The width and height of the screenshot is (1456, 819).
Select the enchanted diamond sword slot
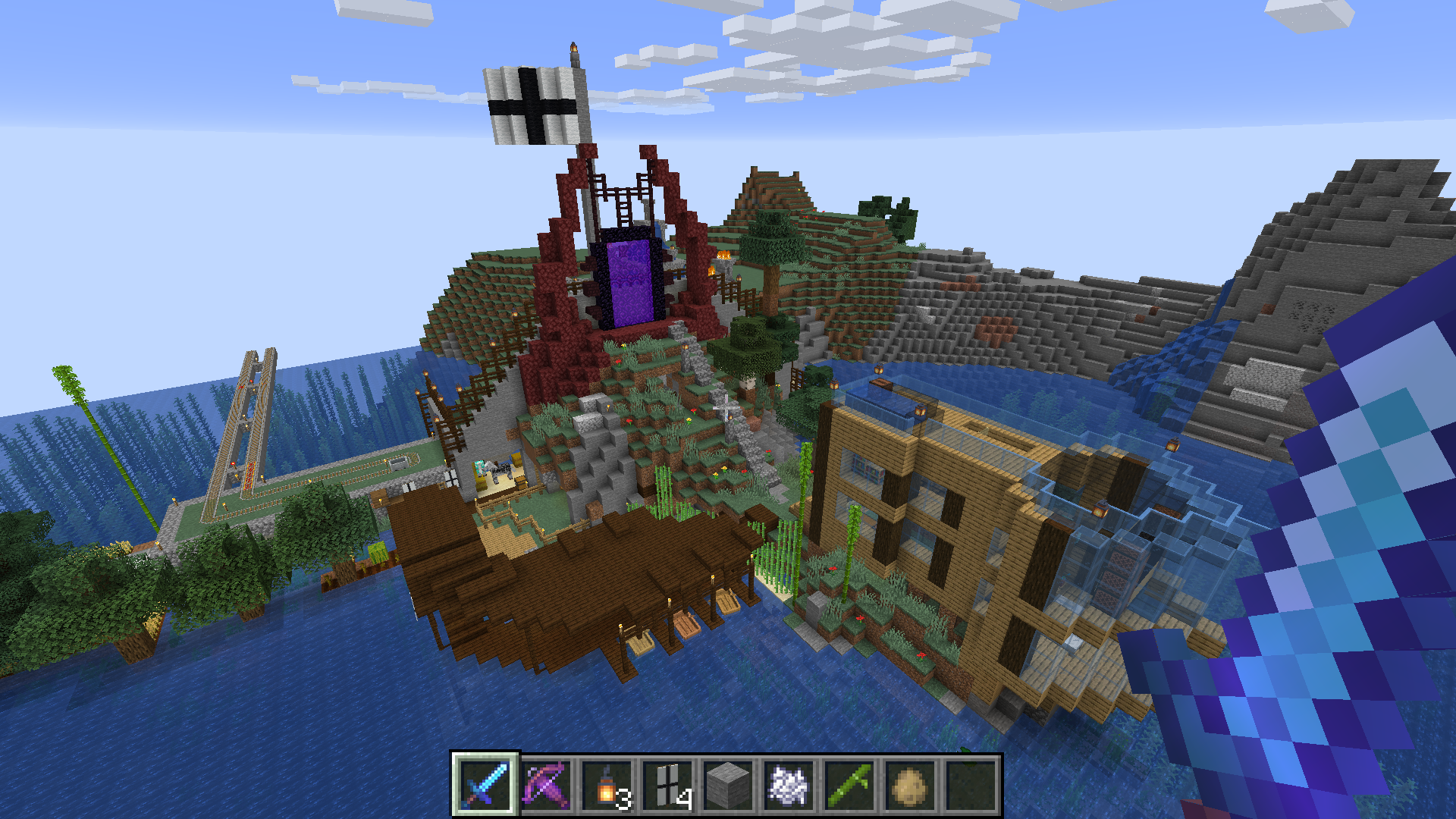[x=485, y=785]
